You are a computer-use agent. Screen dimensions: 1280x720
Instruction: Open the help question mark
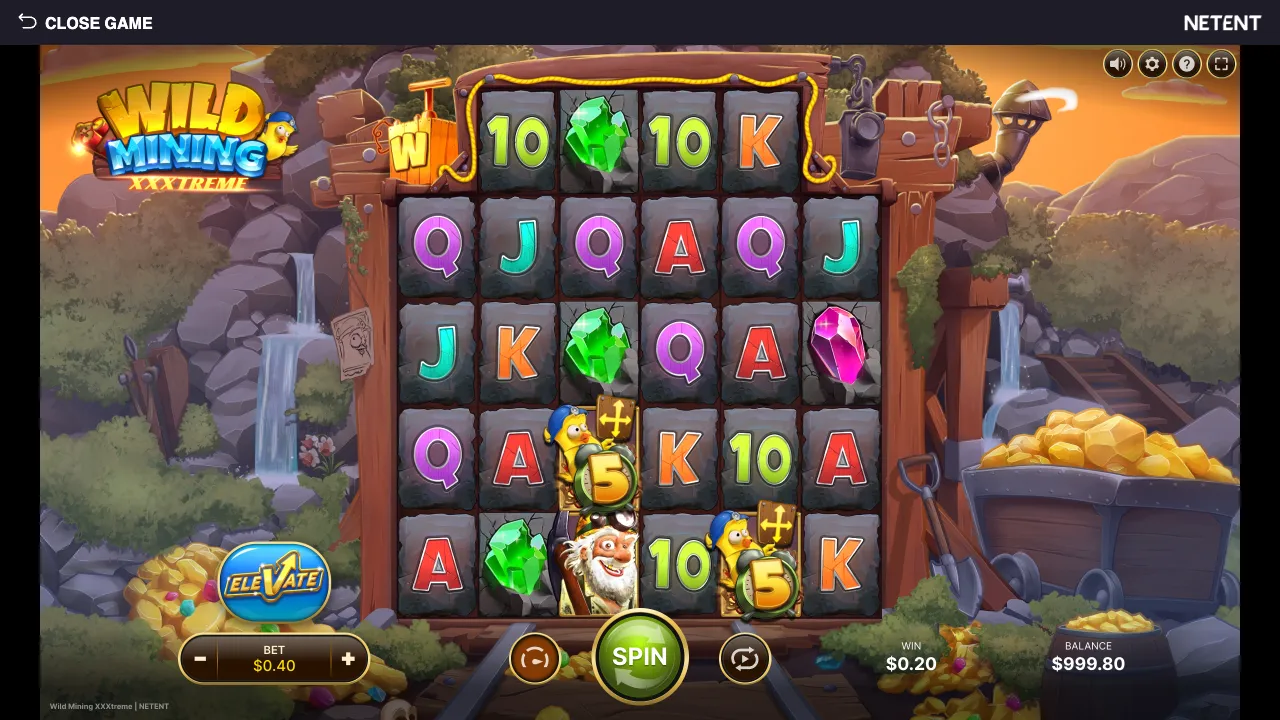click(x=1187, y=63)
